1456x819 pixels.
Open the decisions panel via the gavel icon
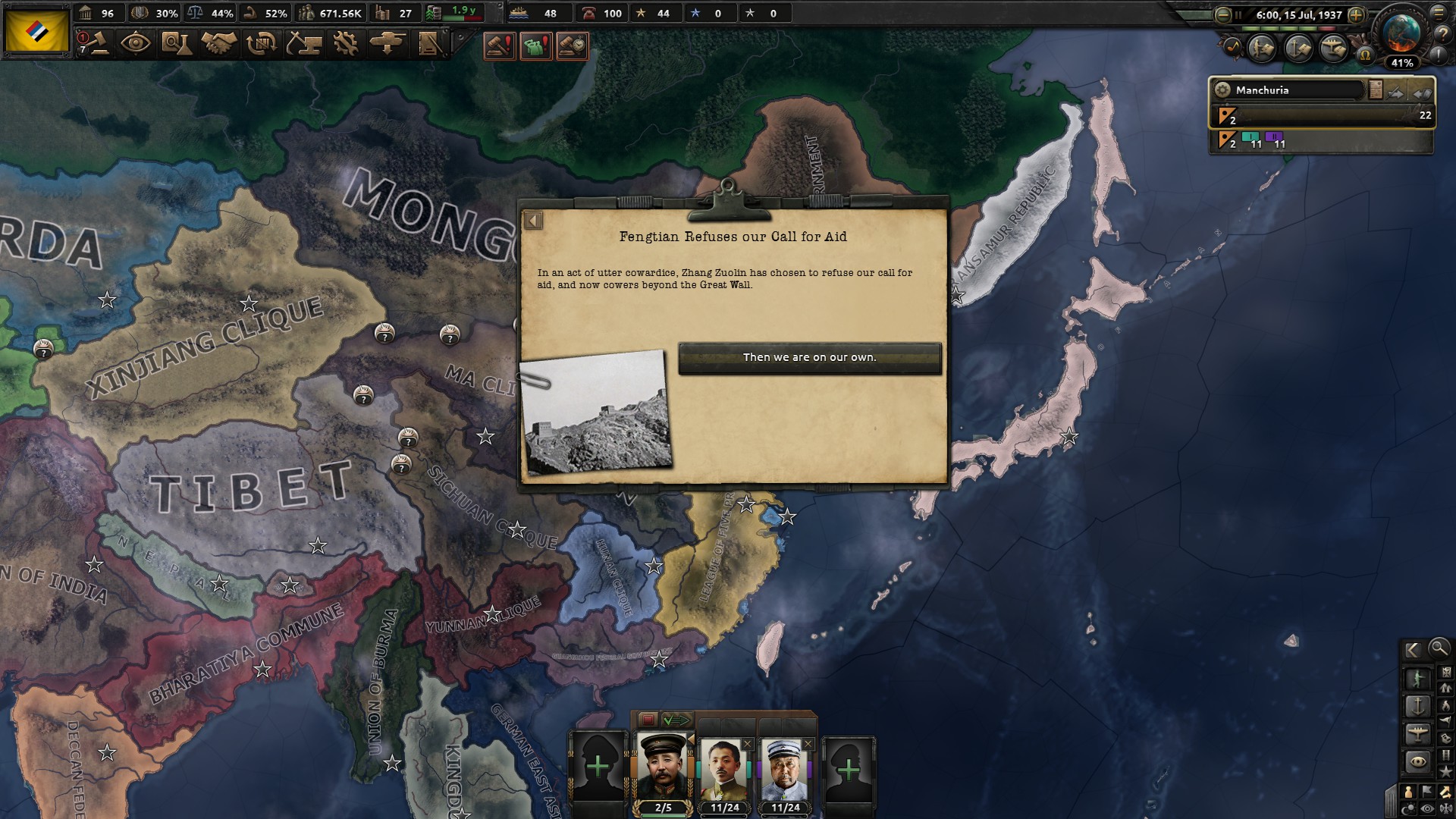pos(99,43)
